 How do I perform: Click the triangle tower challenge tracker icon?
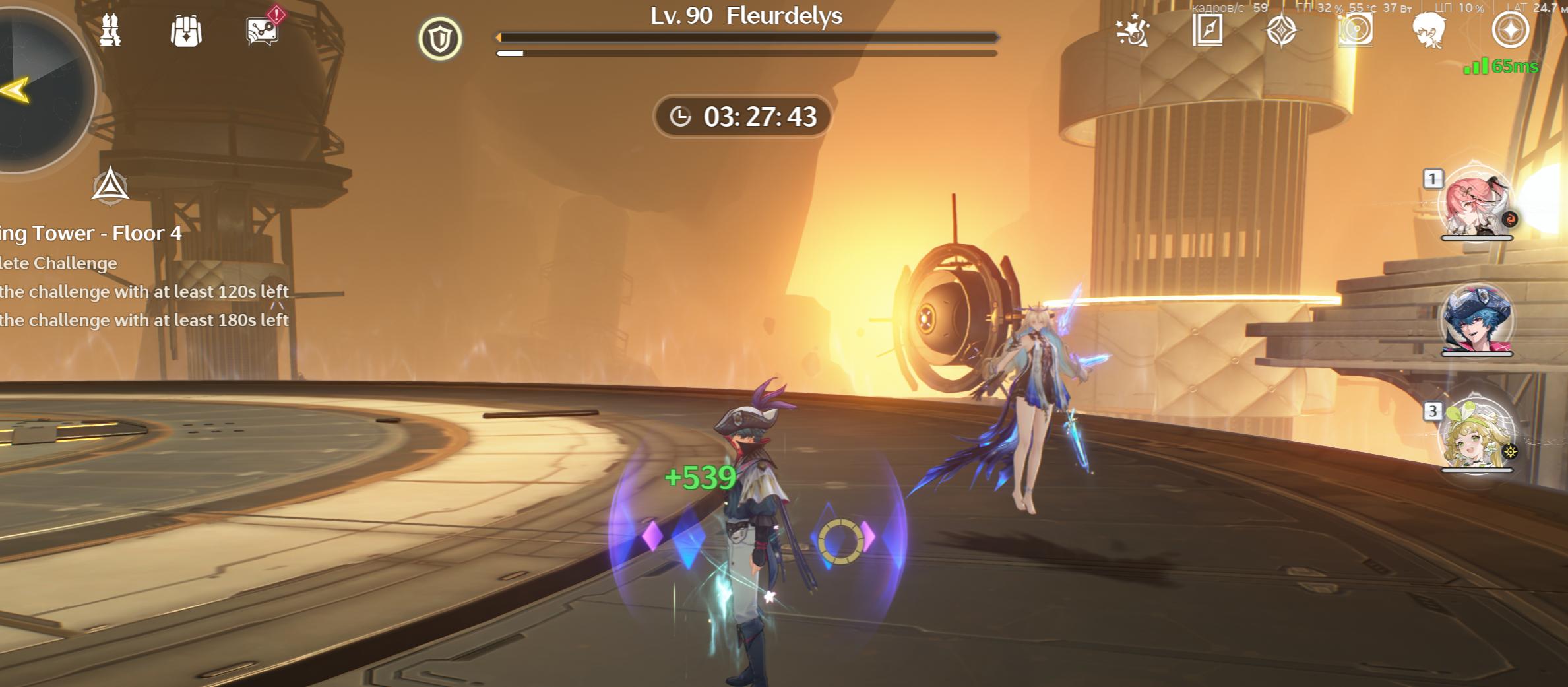[110, 185]
